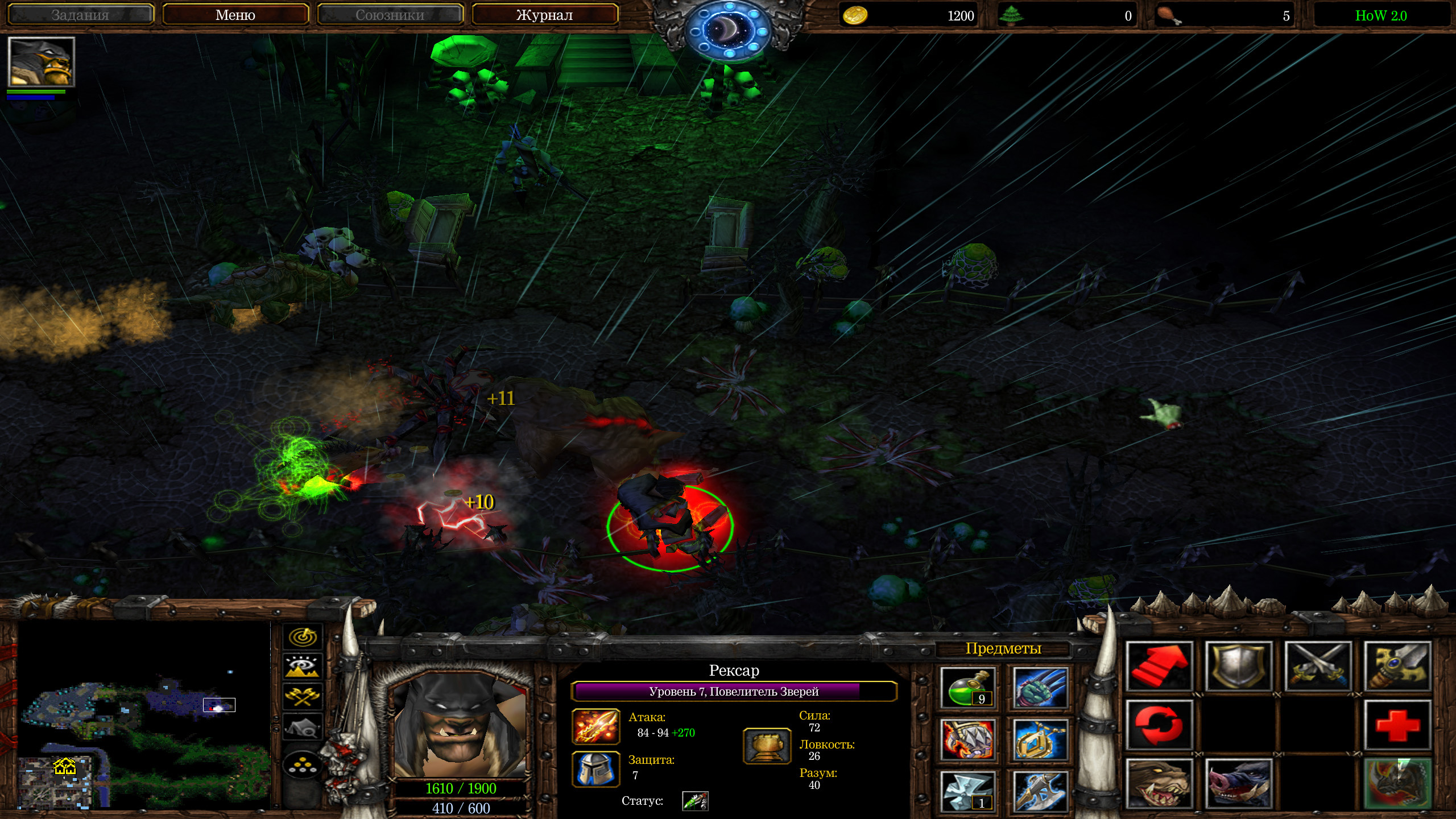
Task: Select the Patrol circular arrows command
Action: click(x=1159, y=725)
